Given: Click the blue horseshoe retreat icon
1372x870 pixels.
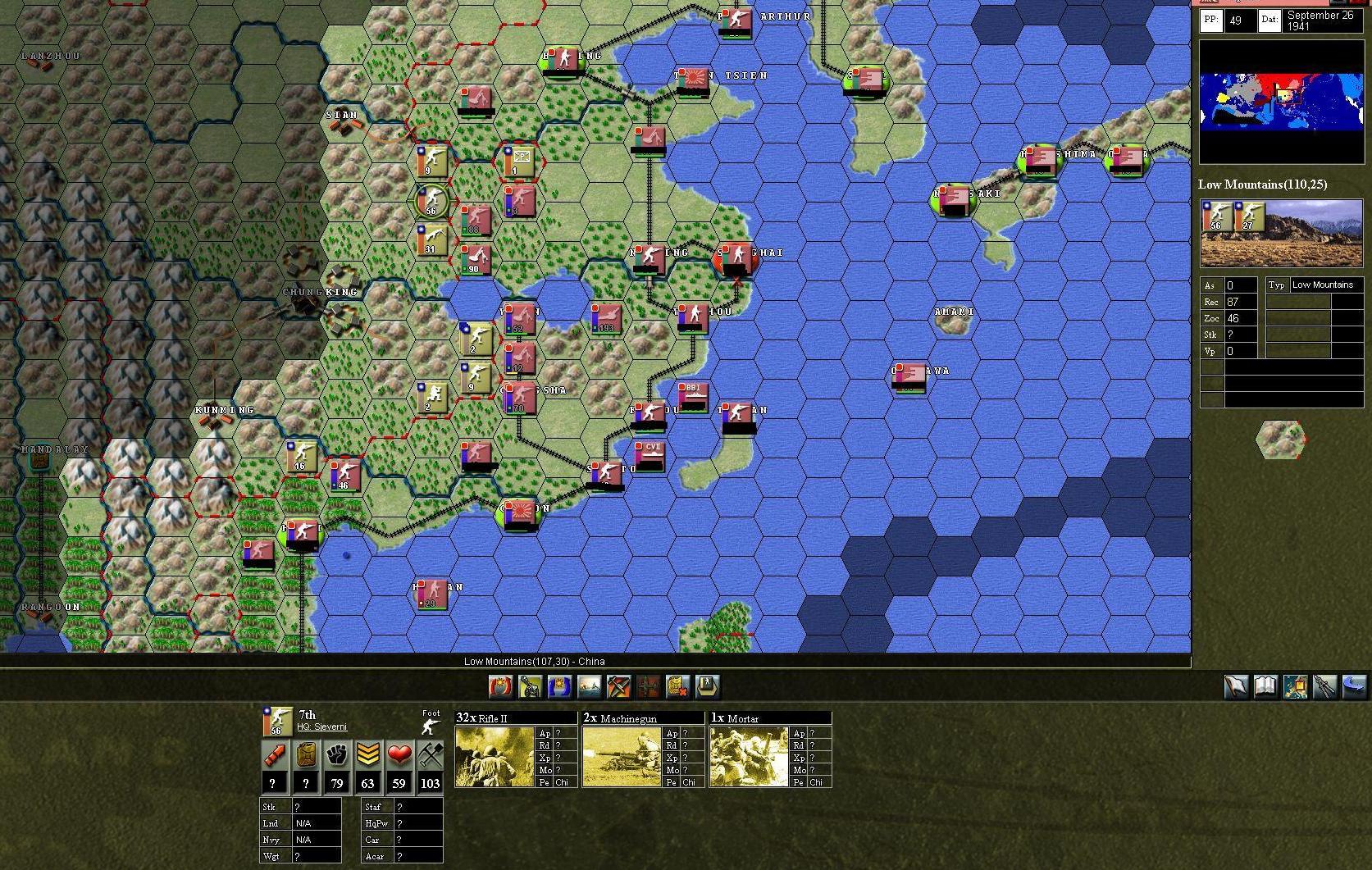Looking at the screenshot, I should pos(560,687).
